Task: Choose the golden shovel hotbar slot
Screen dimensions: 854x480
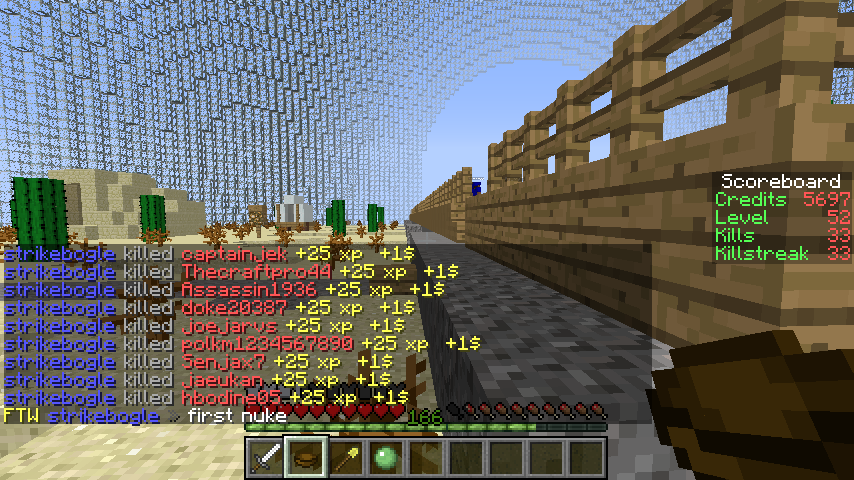Action: [x=346, y=458]
